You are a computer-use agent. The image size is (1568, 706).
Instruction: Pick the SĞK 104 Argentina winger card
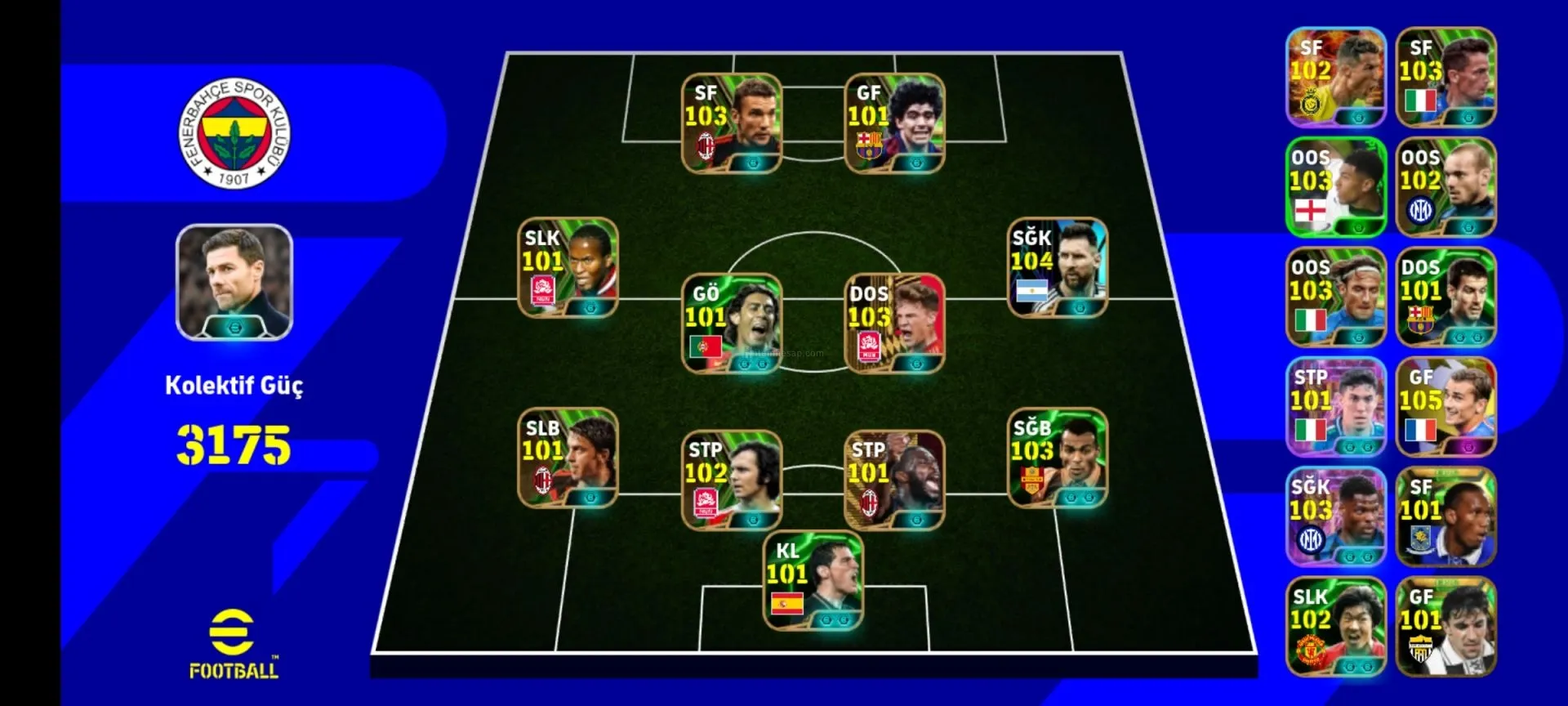(x=1057, y=267)
